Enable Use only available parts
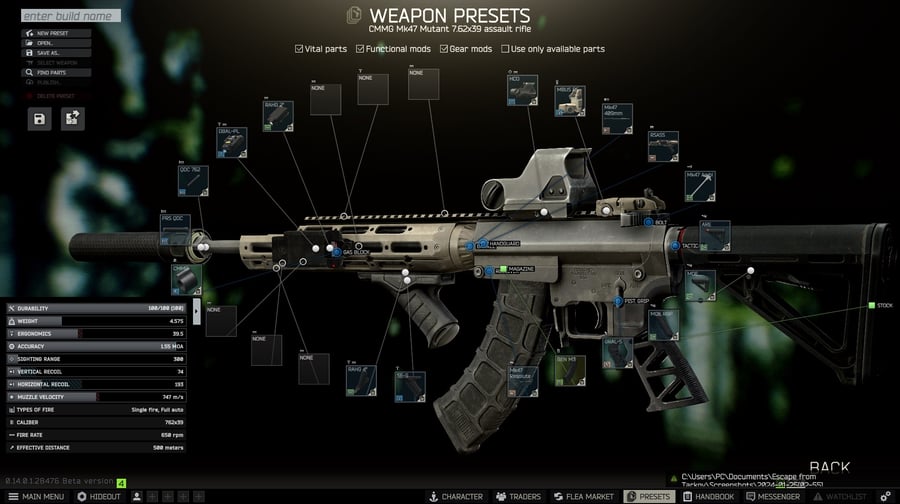 click(504, 49)
